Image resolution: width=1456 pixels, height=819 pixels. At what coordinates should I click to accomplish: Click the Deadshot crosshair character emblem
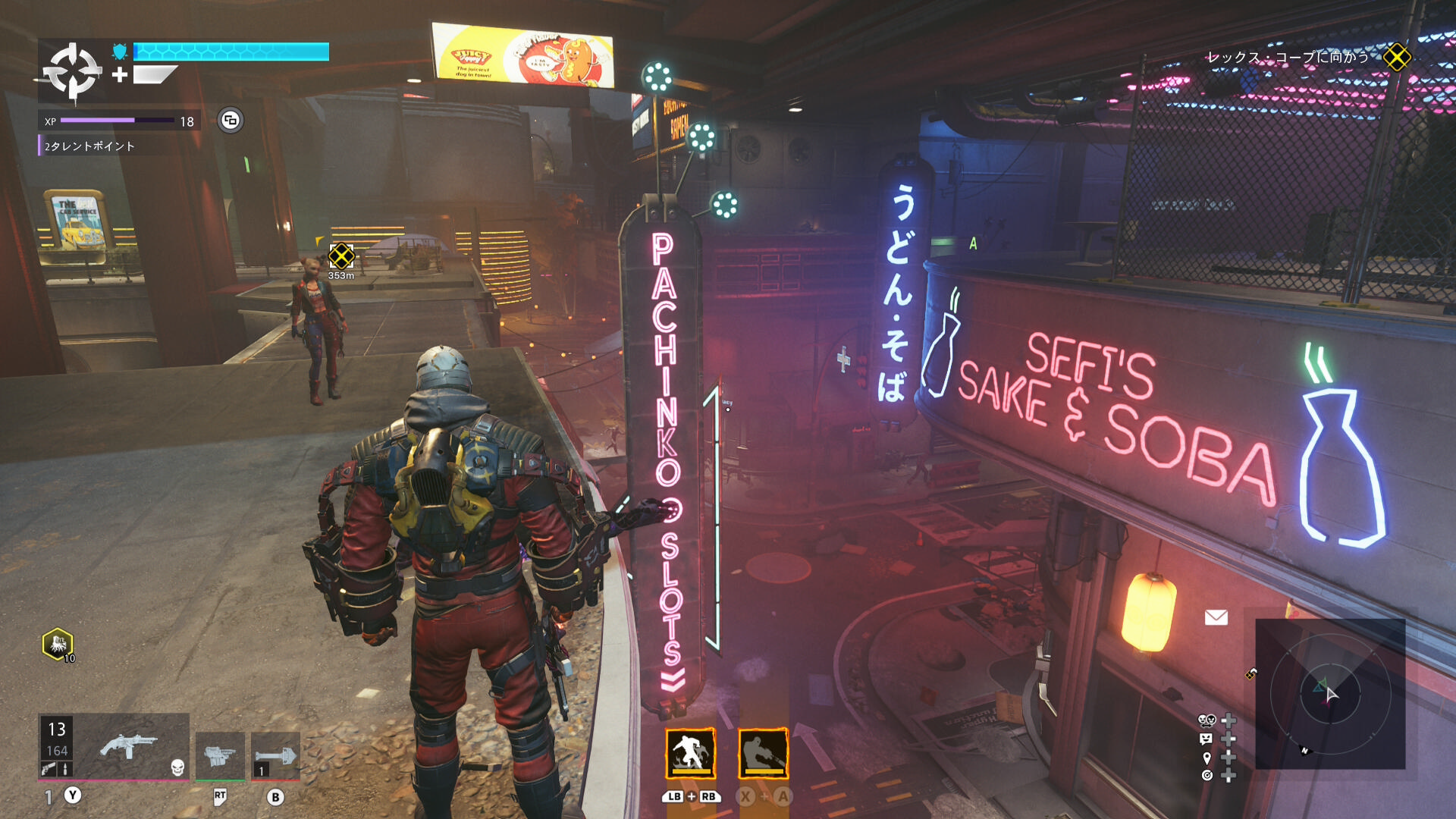point(72,72)
